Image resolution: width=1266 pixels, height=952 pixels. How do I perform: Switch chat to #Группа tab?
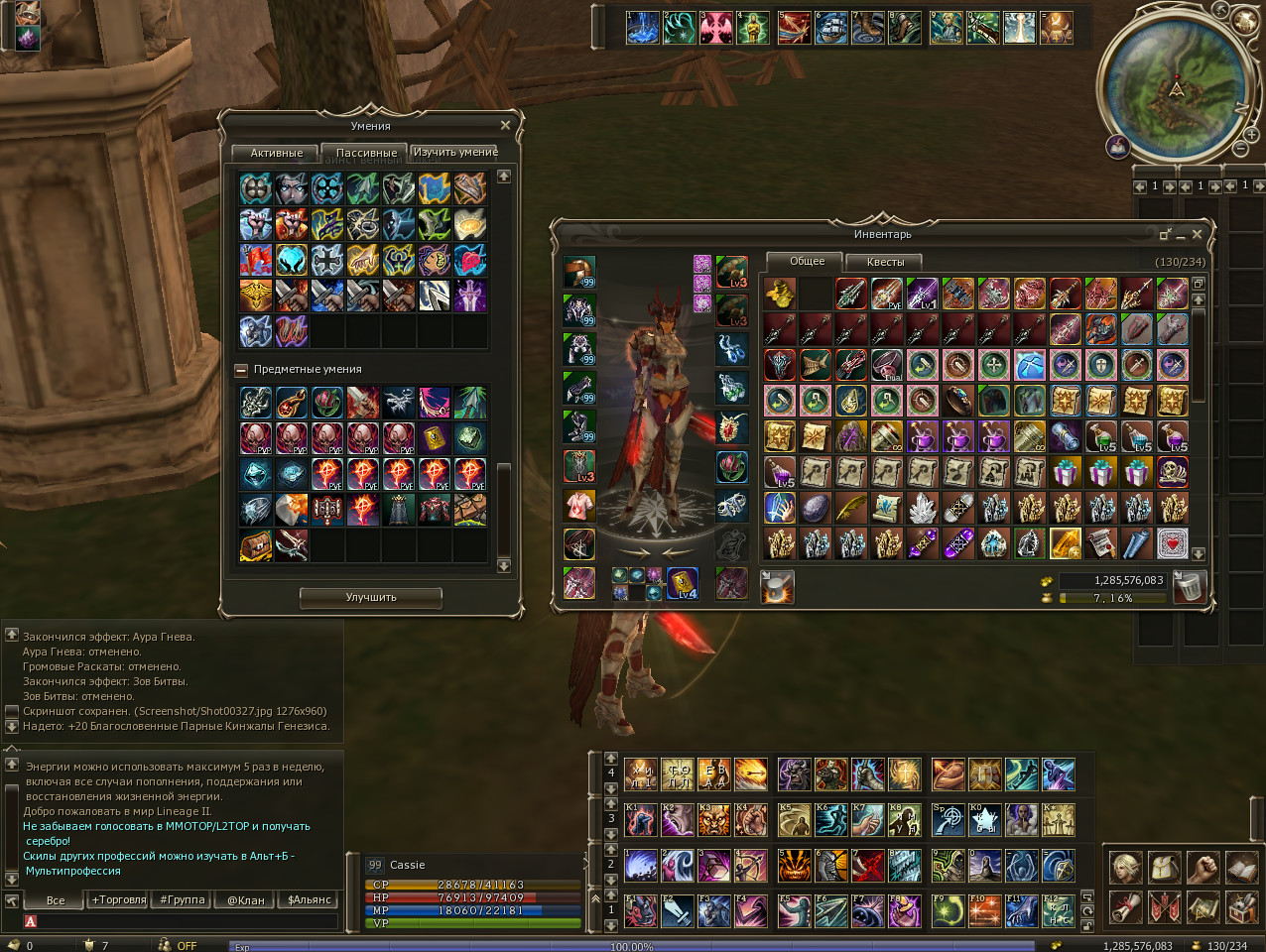183,899
